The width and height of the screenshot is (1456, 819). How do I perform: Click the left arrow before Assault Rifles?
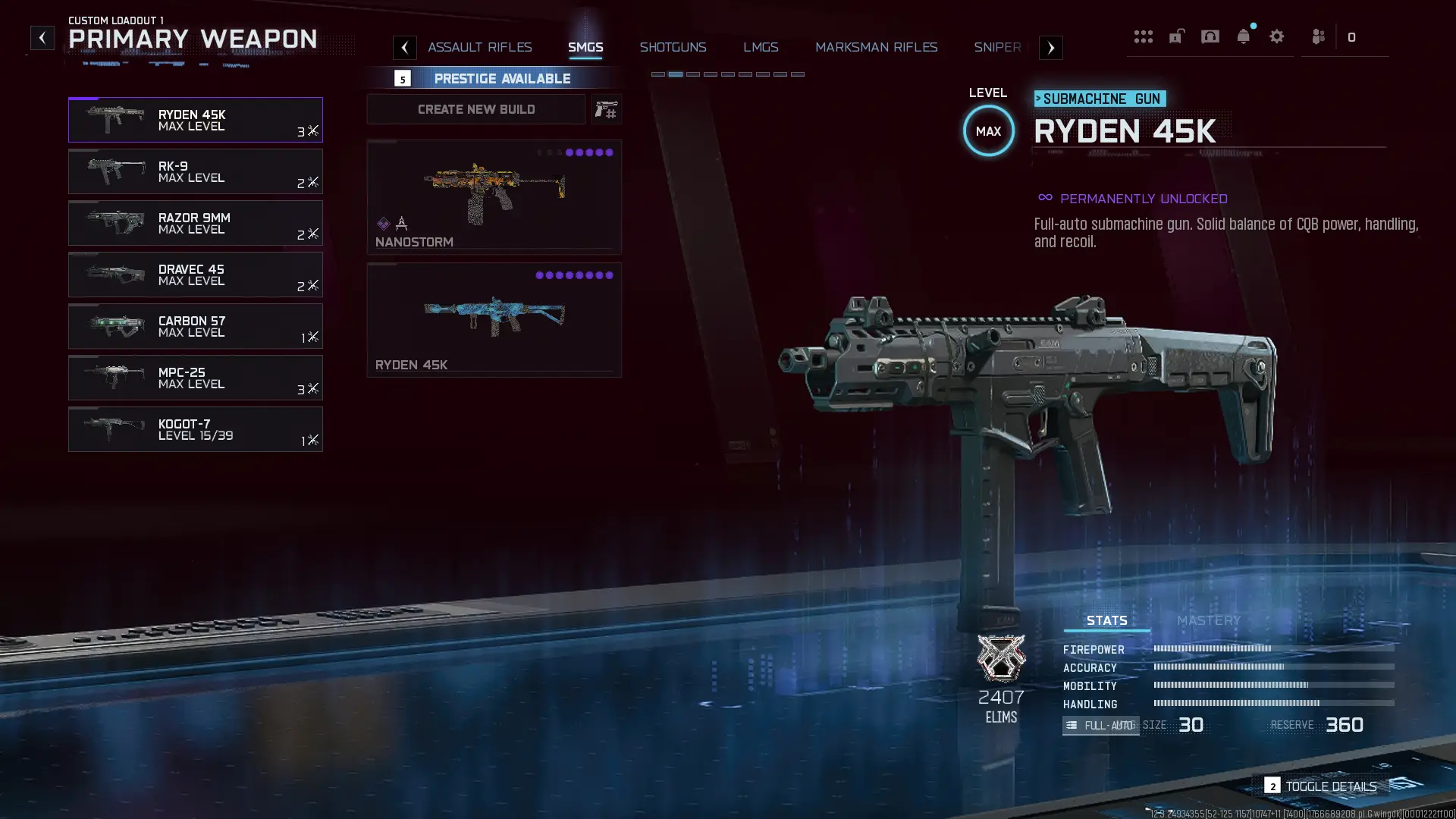point(405,47)
